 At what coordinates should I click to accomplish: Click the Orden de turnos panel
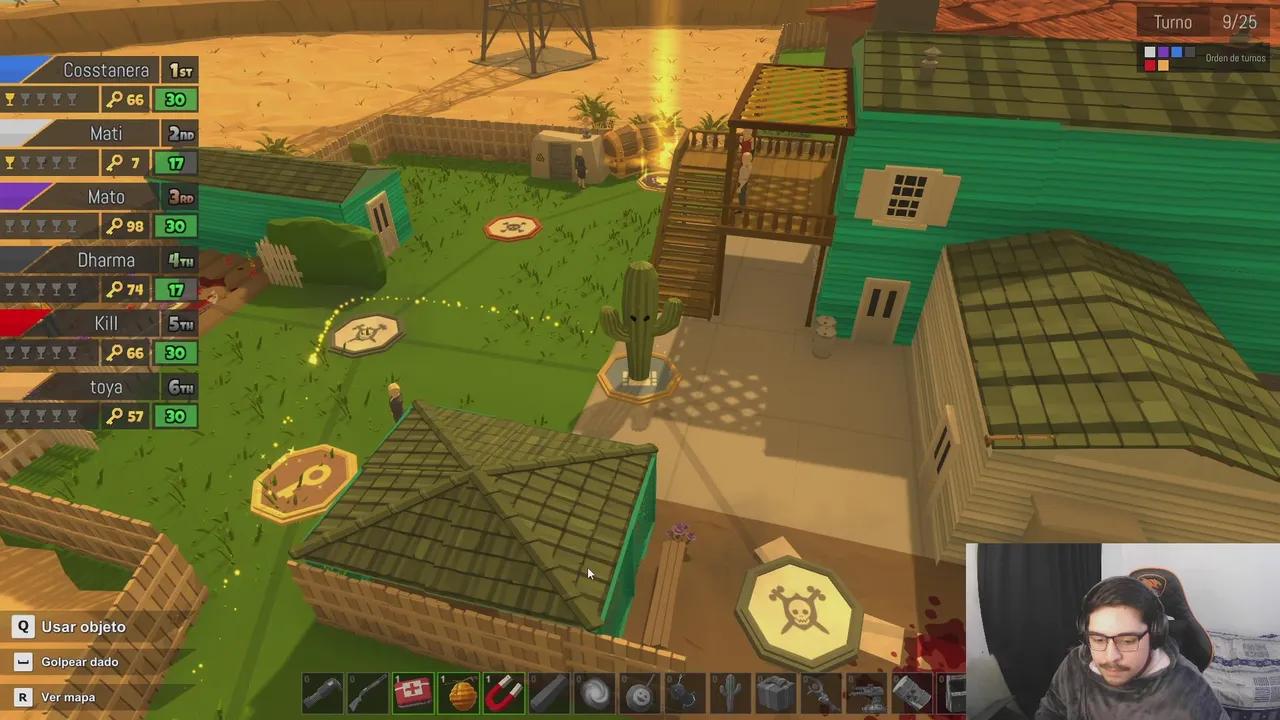pyautogui.click(x=1205, y=58)
